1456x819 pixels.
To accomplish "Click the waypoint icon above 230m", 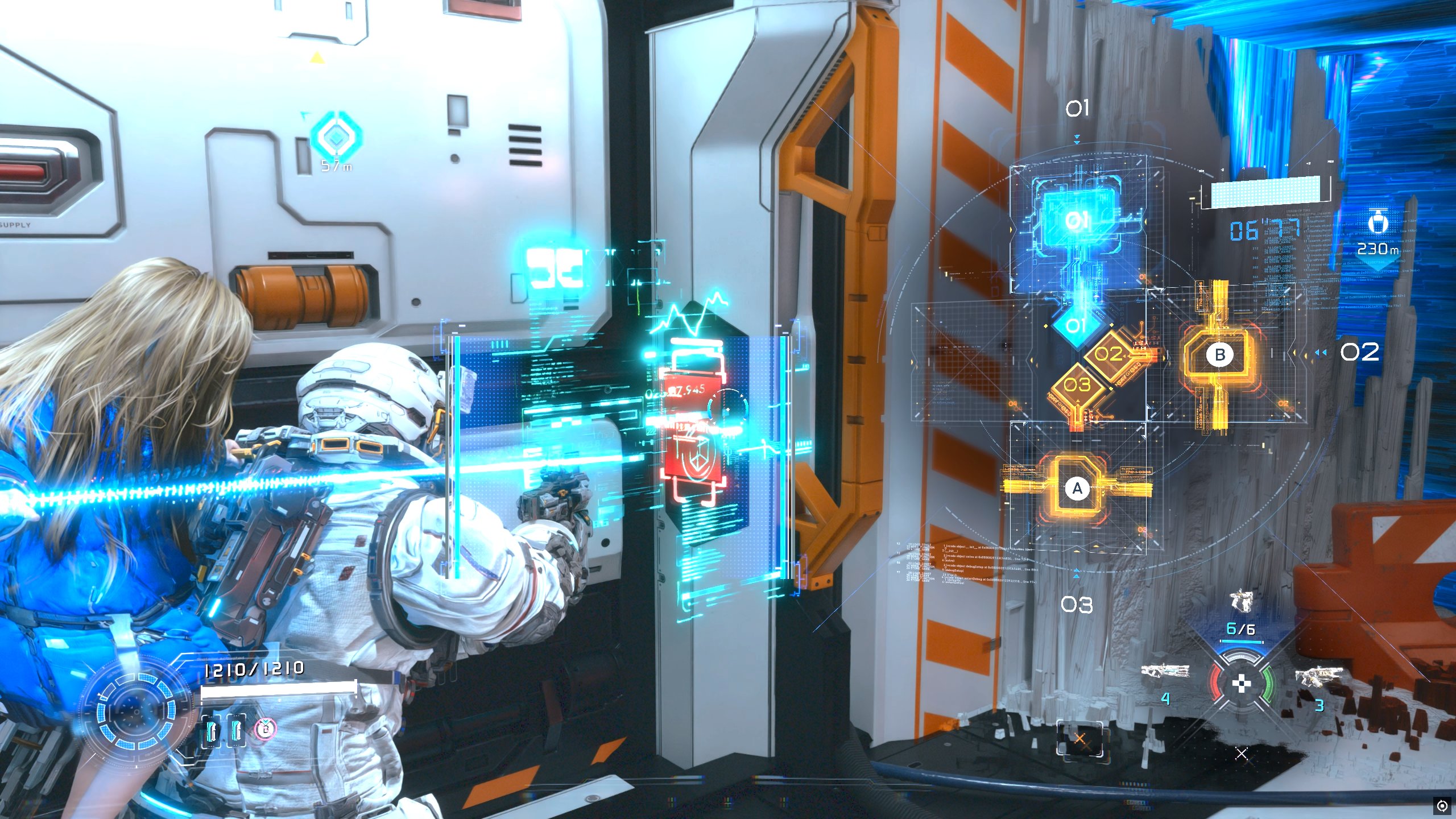I will 1377,221.
